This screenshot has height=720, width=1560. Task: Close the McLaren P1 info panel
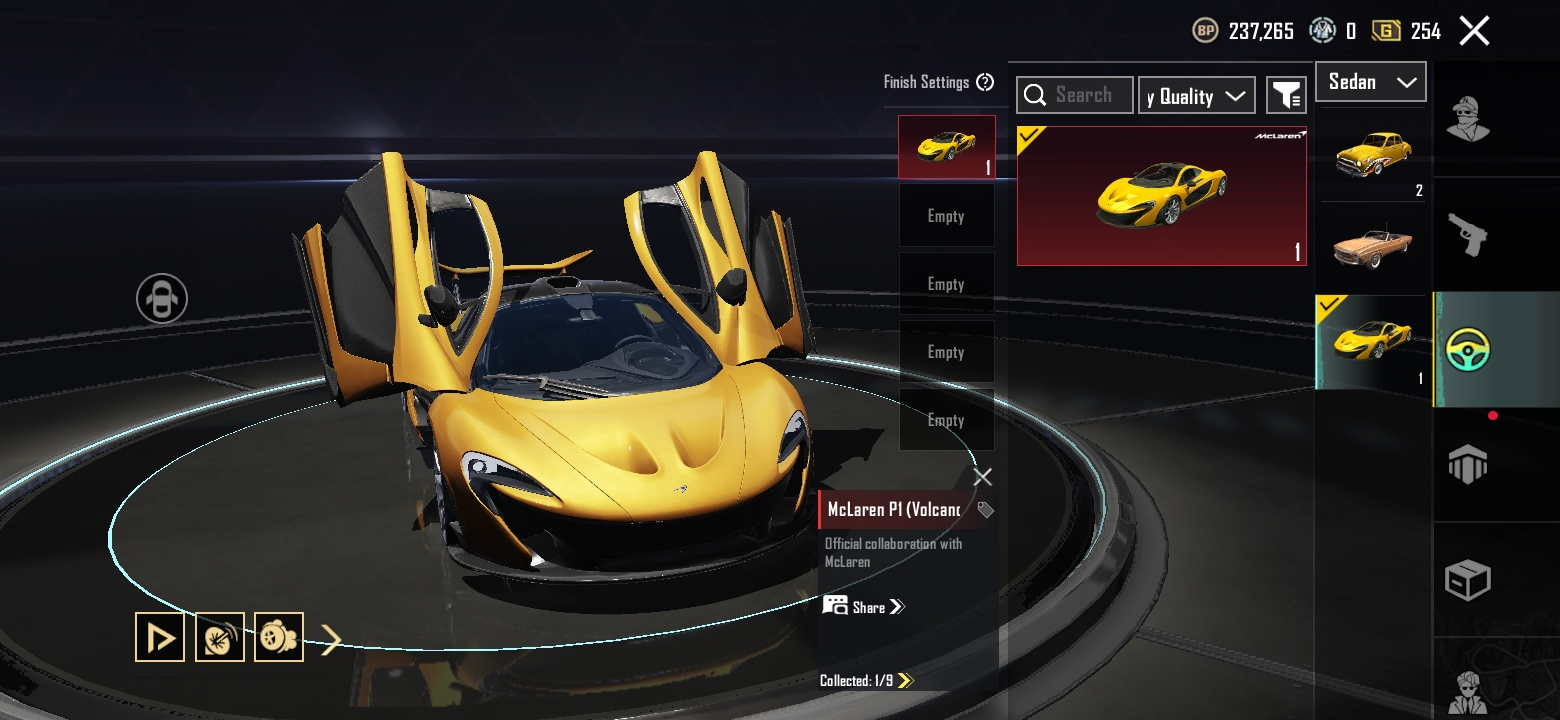pos(983,477)
